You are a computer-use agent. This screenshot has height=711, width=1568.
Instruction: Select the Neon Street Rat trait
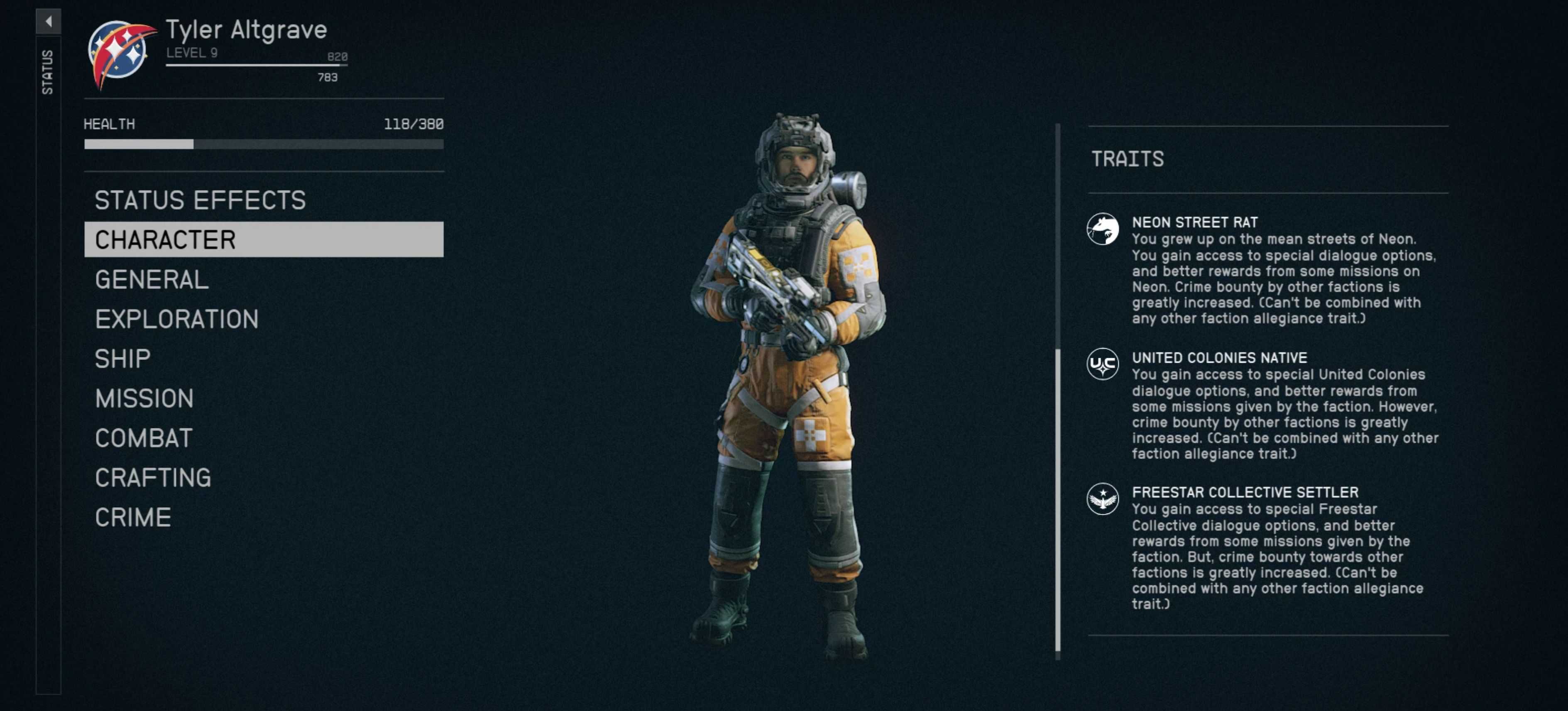pos(1194,222)
